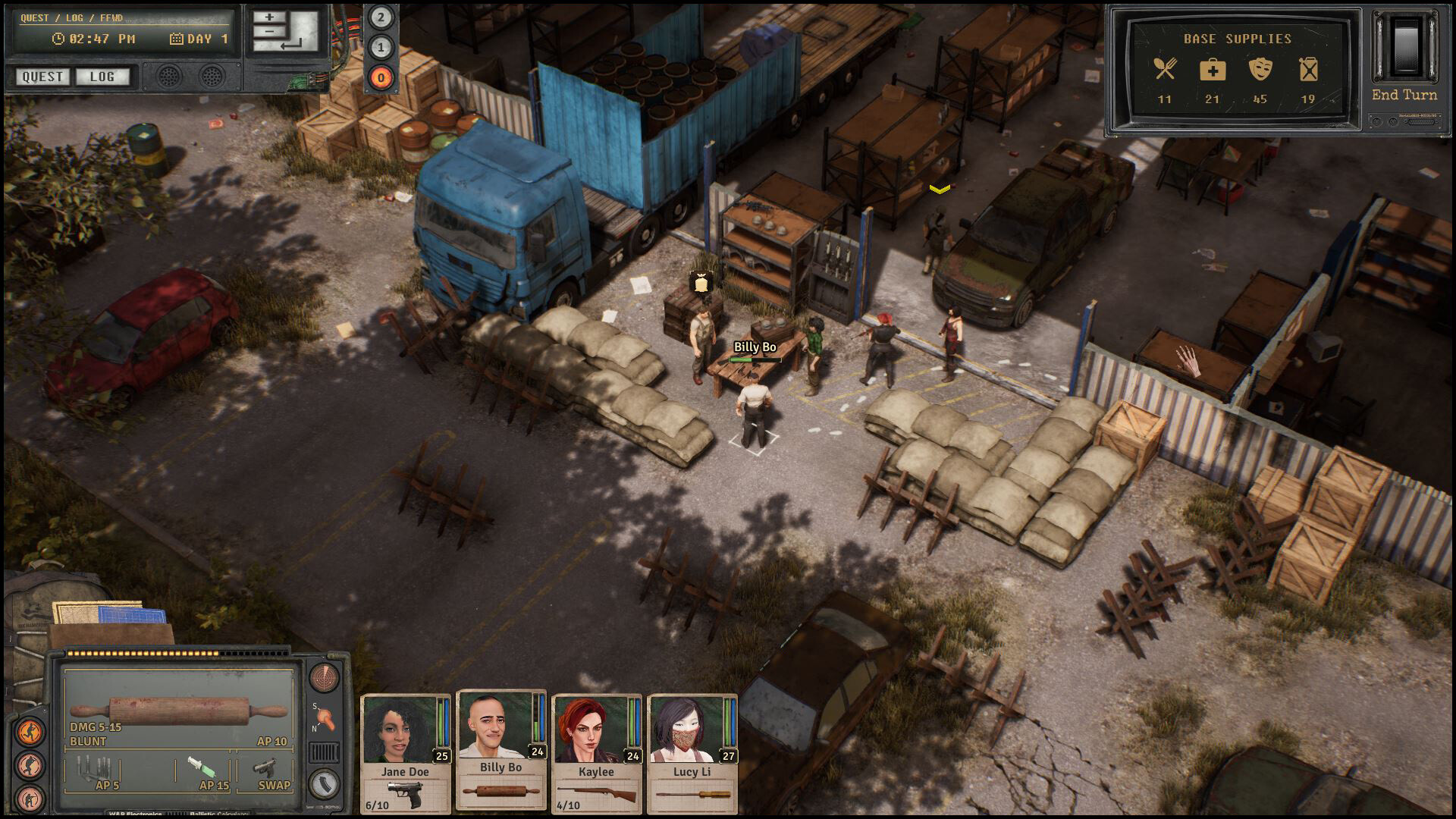Screen dimensions: 1456x819
Task: Click the plus stepper next to the clock panel
Action: 268,17
